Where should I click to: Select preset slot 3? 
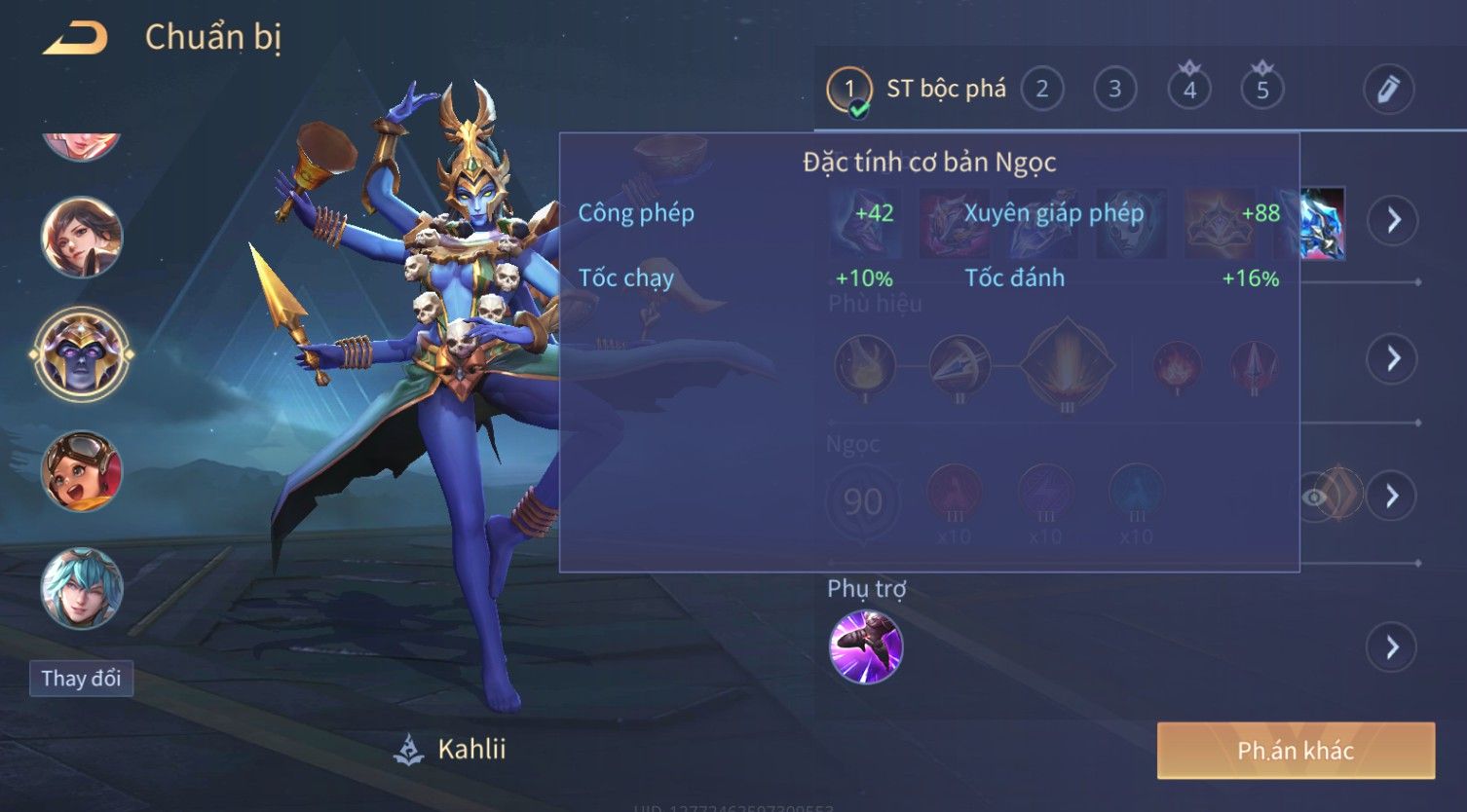click(1114, 90)
